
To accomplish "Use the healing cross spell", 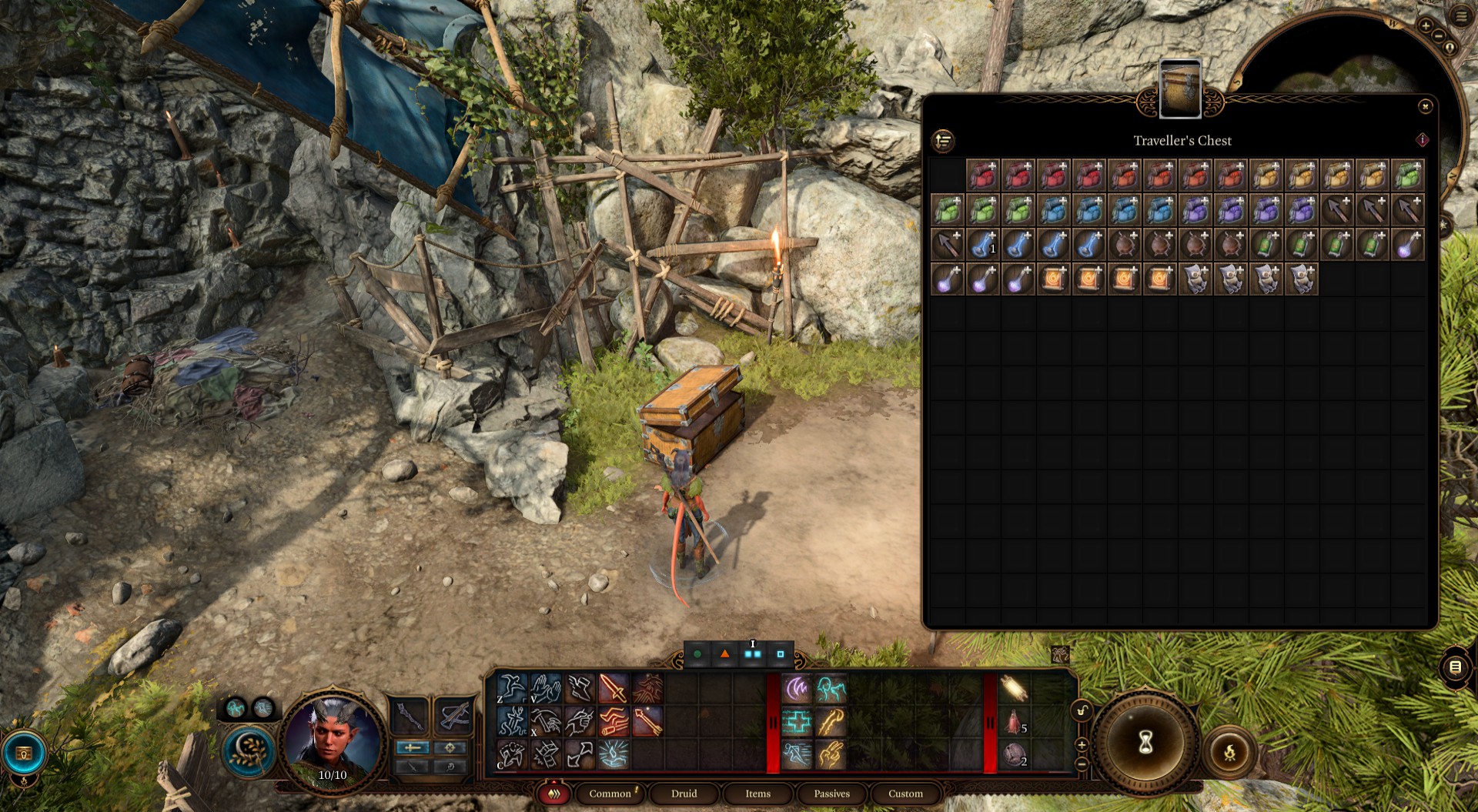I will click(x=798, y=722).
